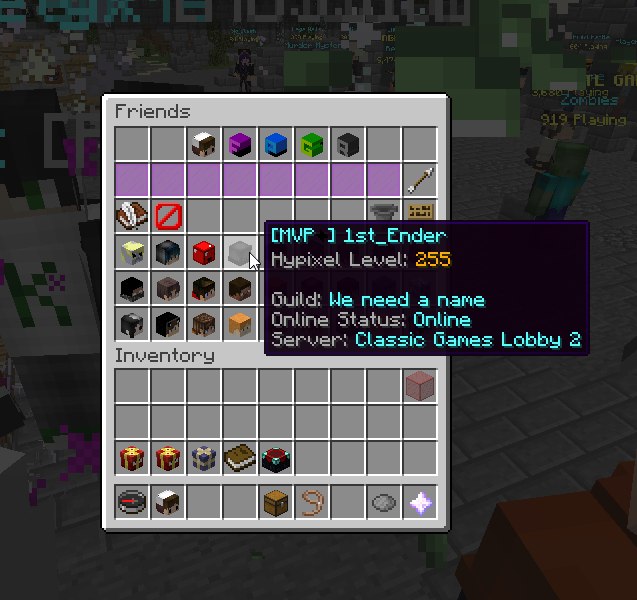Choose the red cube friend head
637x600 pixels.
pyautogui.click(x=204, y=252)
